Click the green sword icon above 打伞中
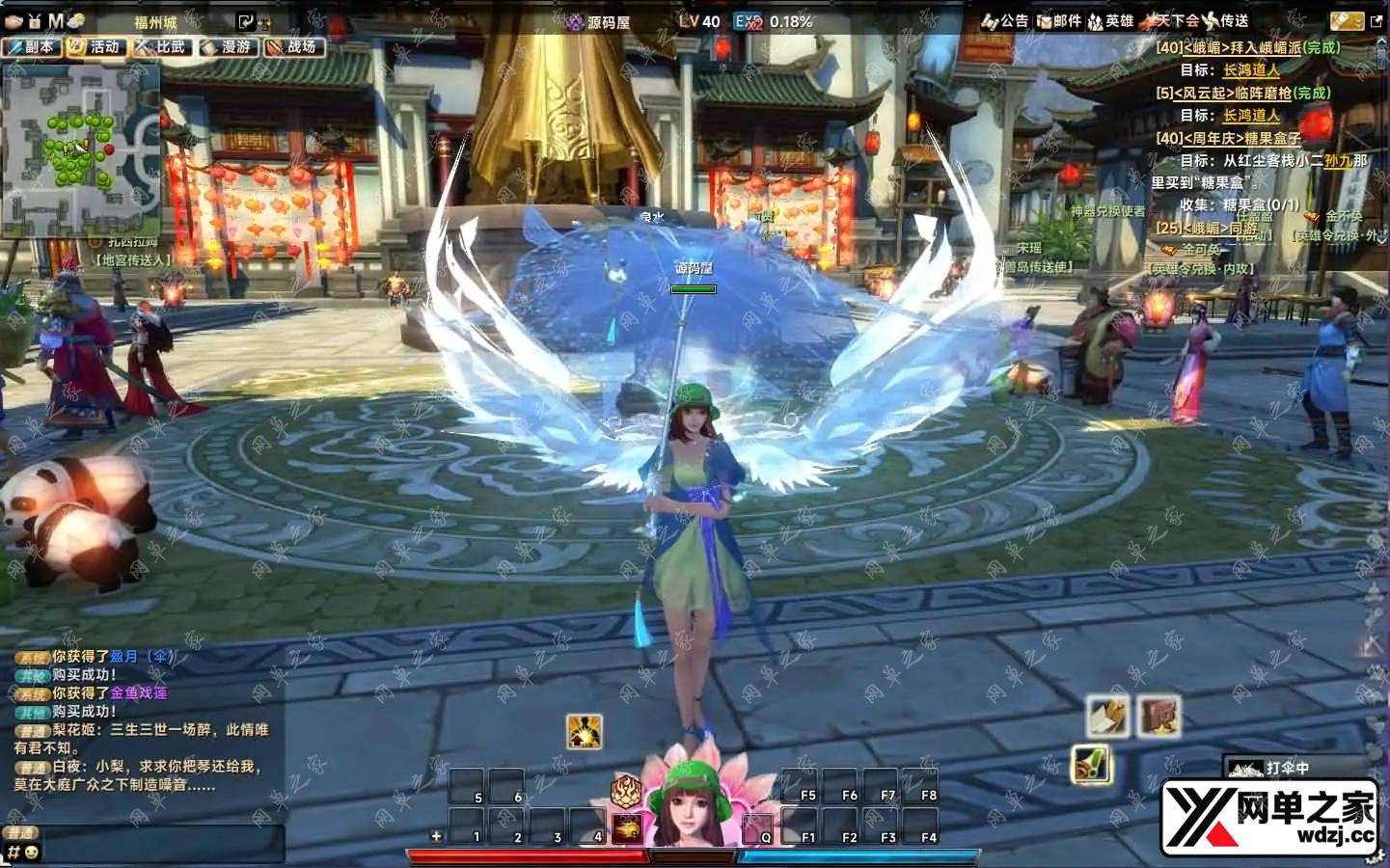The image size is (1390, 868). click(x=1091, y=766)
